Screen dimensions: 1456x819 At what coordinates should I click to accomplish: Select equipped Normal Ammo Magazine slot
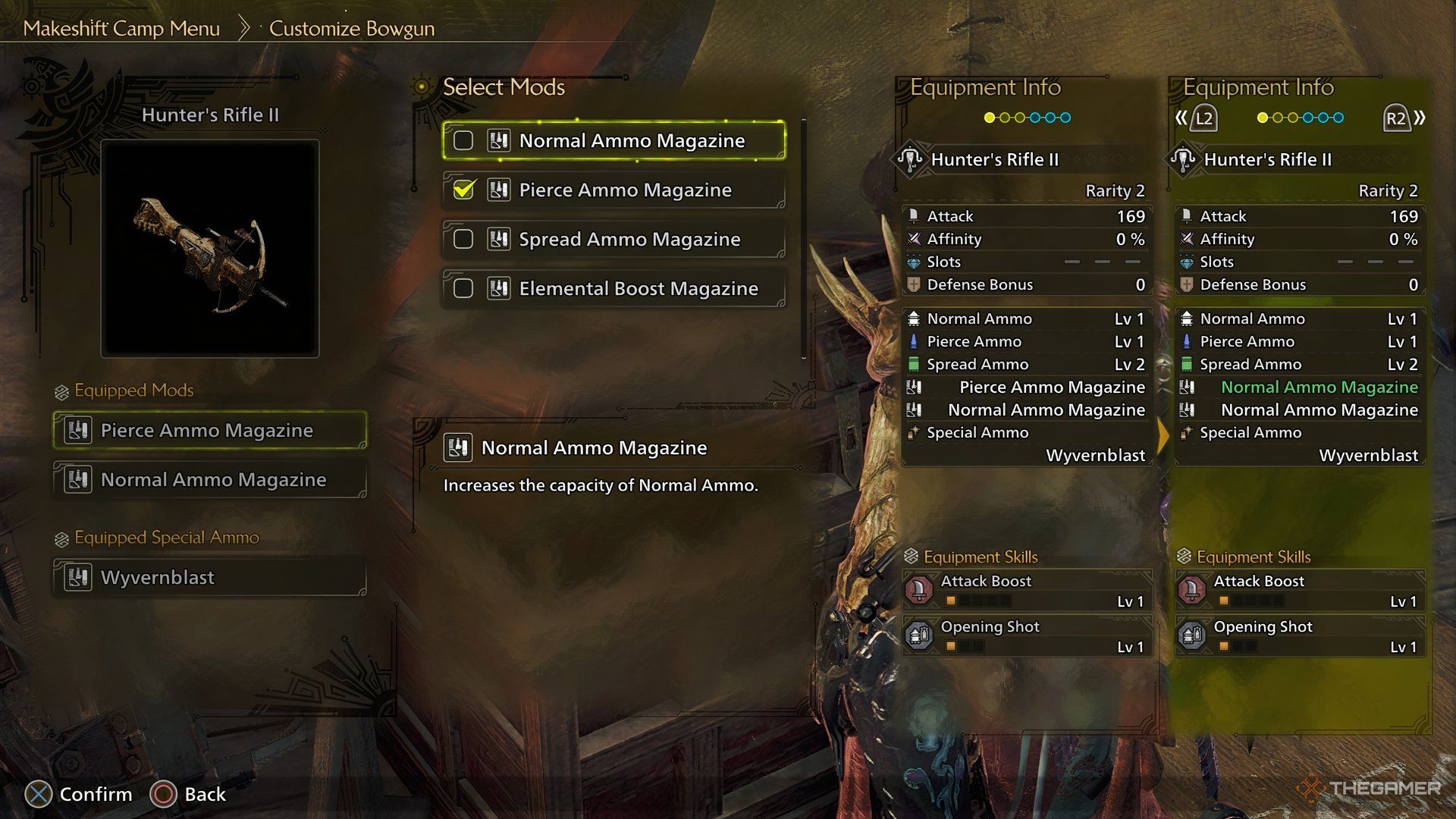pos(210,480)
